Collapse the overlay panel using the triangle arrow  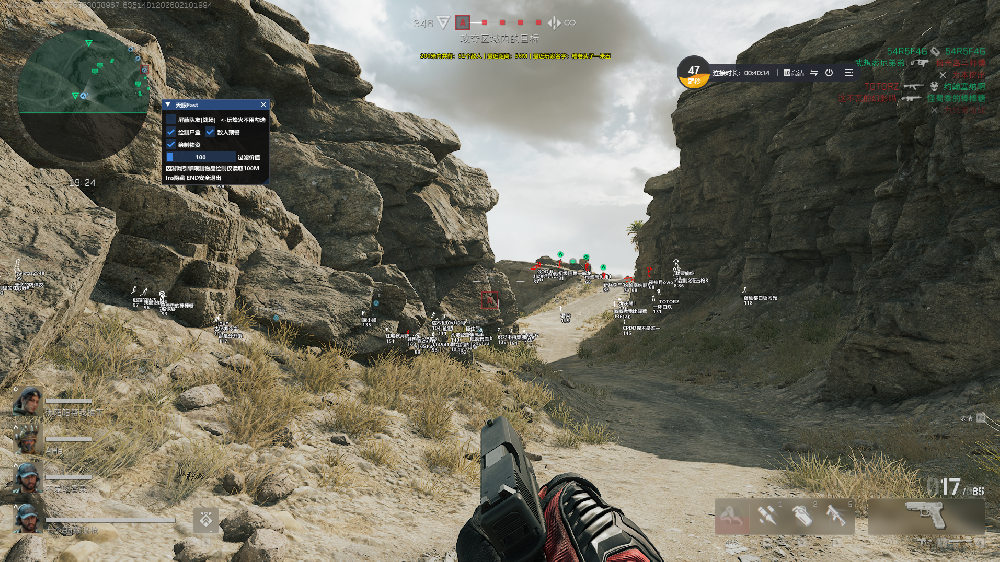[167, 104]
